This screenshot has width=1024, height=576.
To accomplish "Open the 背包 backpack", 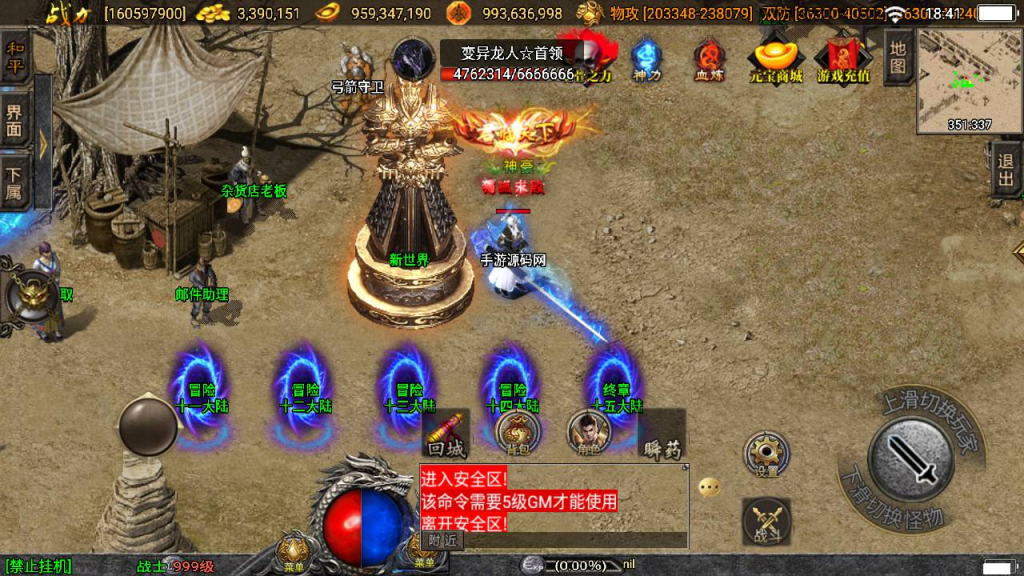I will click(x=517, y=432).
